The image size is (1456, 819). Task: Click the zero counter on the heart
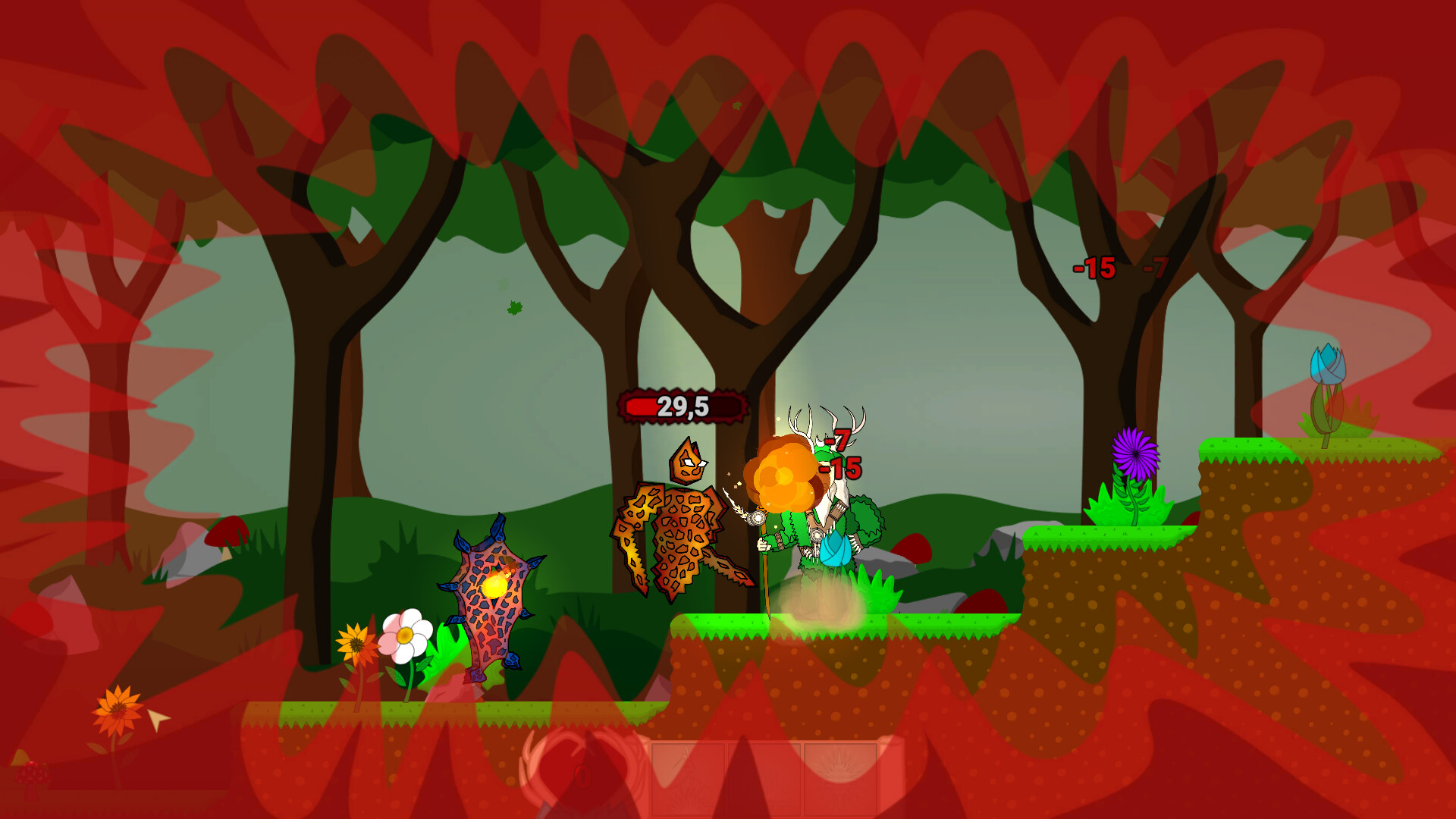tap(584, 775)
